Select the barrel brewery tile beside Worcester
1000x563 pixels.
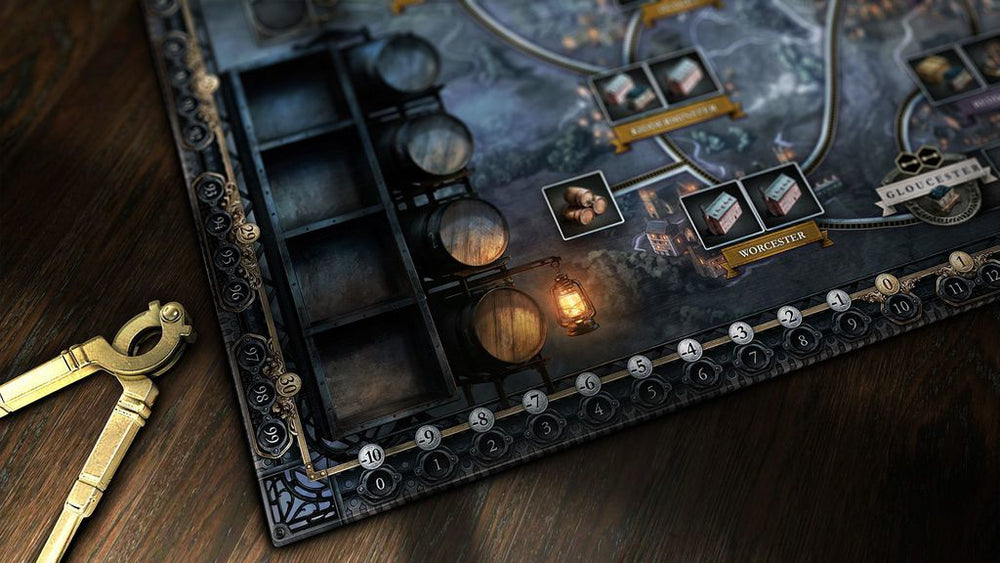(x=583, y=204)
